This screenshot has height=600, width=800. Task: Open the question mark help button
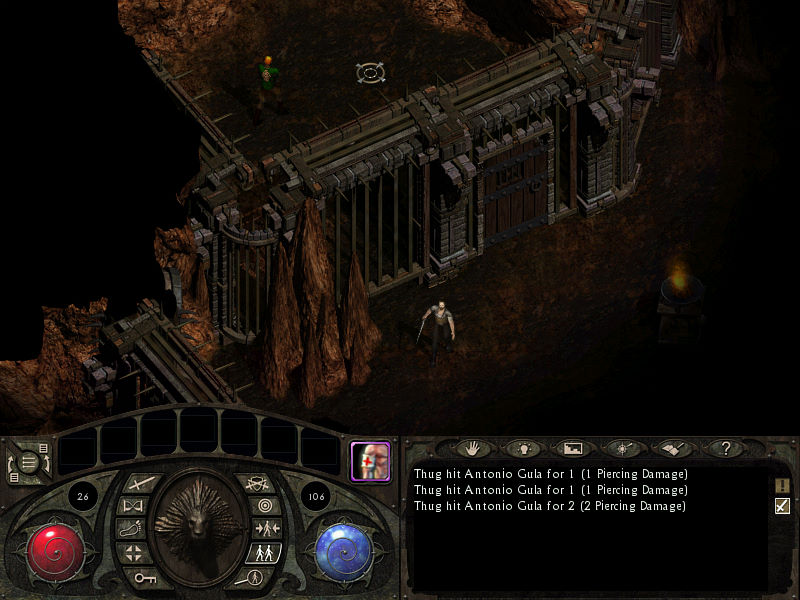pos(726,449)
